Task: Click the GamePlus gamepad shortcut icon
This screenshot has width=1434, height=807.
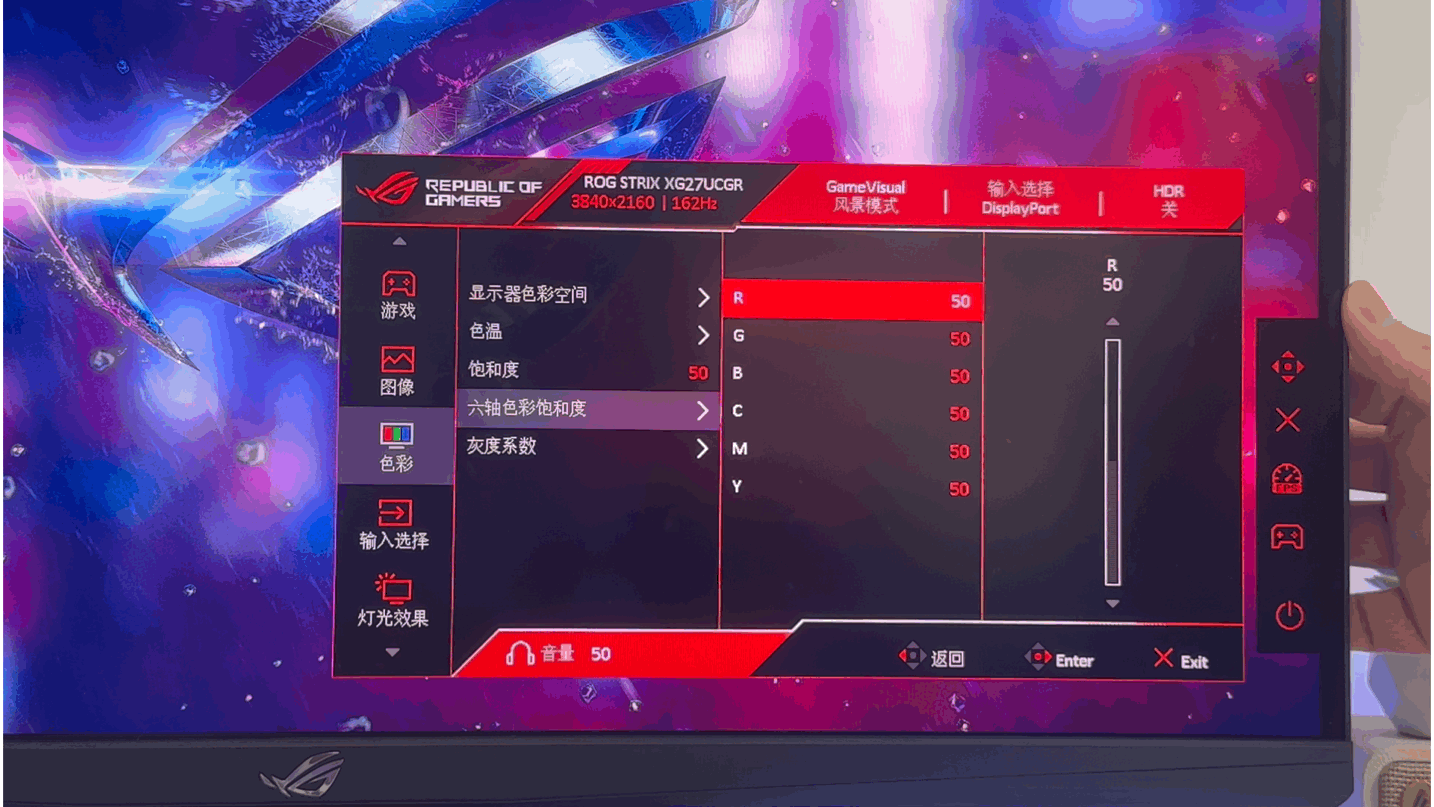Action: click(x=1286, y=537)
